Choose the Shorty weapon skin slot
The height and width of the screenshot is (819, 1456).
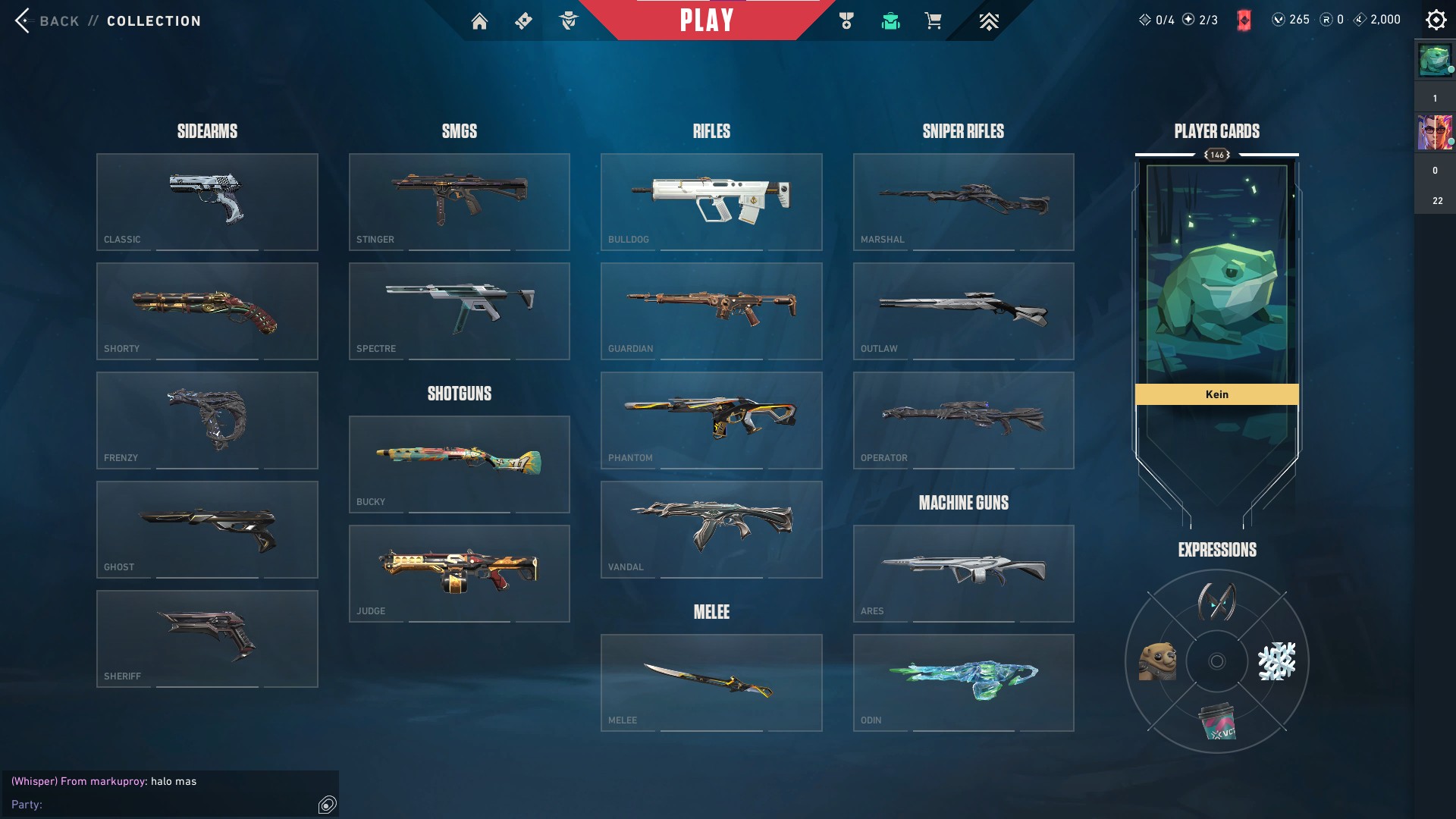click(x=207, y=311)
